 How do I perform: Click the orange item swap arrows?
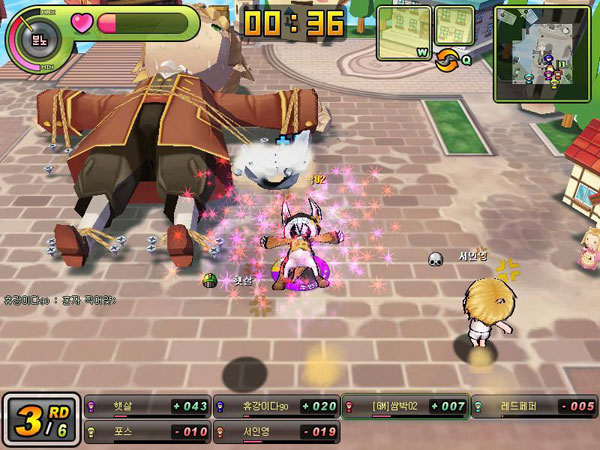(x=449, y=59)
